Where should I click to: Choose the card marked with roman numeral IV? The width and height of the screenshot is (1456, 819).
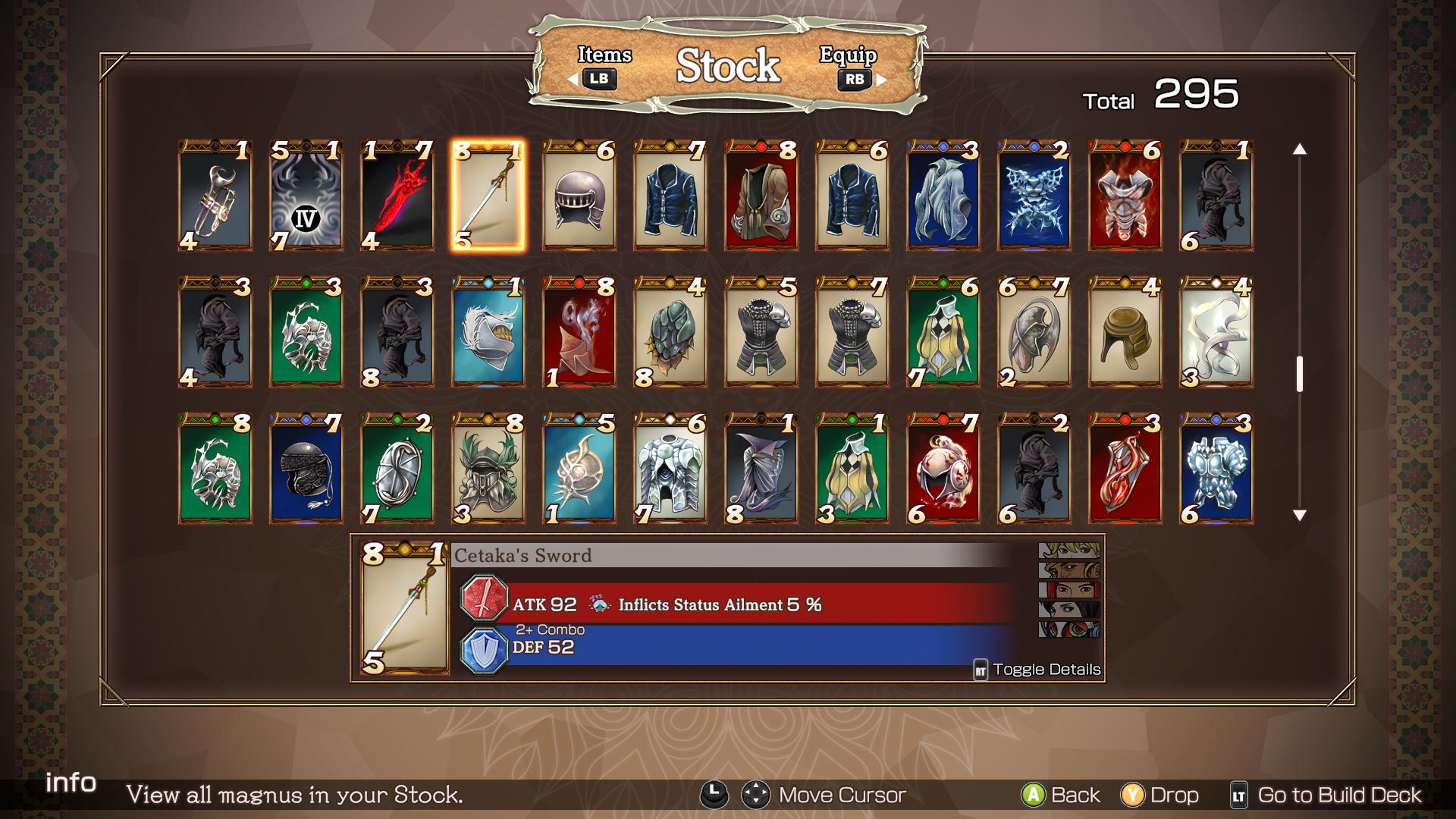[x=306, y=196]
